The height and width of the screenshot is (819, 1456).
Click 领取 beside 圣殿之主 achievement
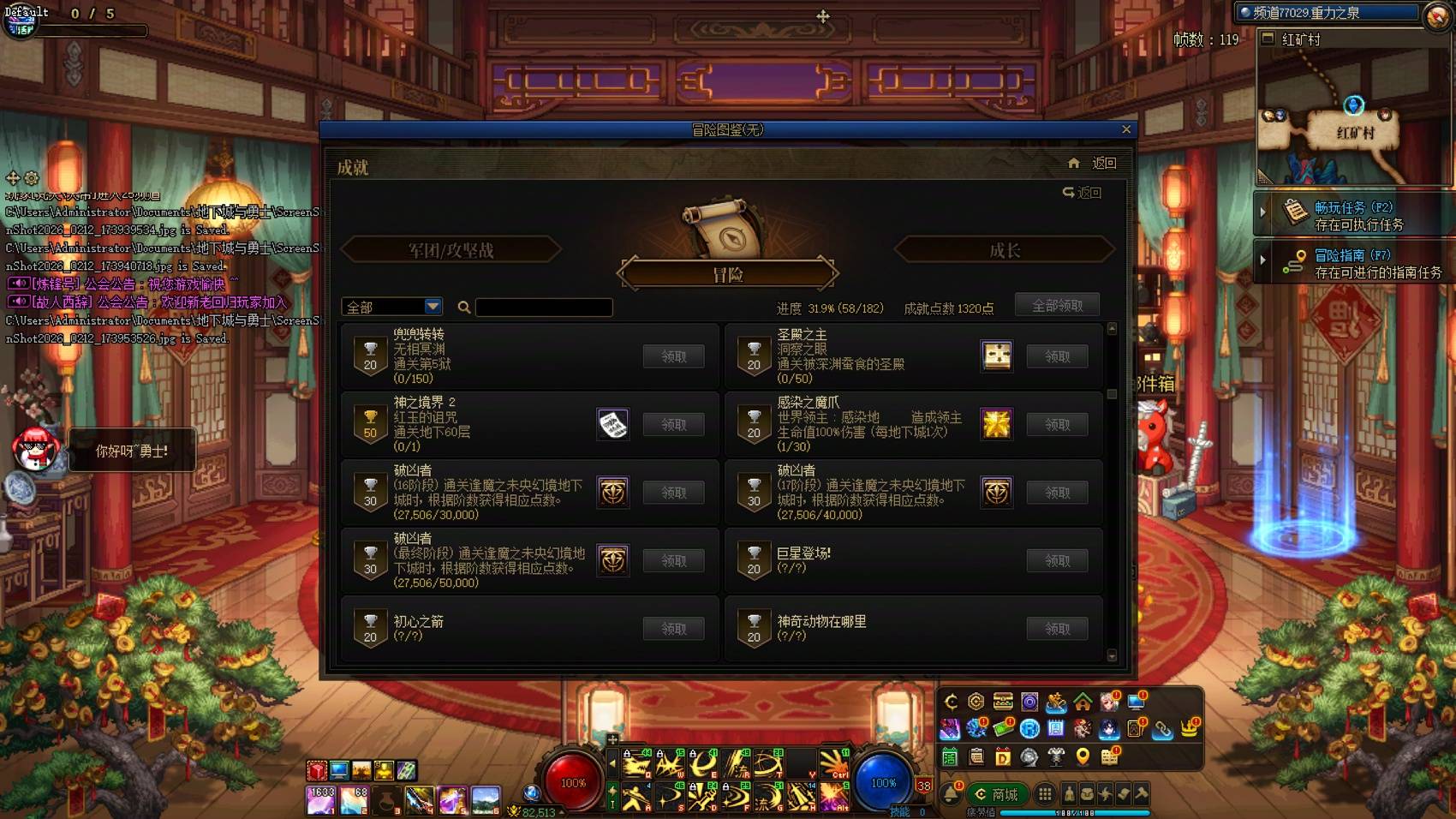pyautogui.click(x=1057, y=356)
